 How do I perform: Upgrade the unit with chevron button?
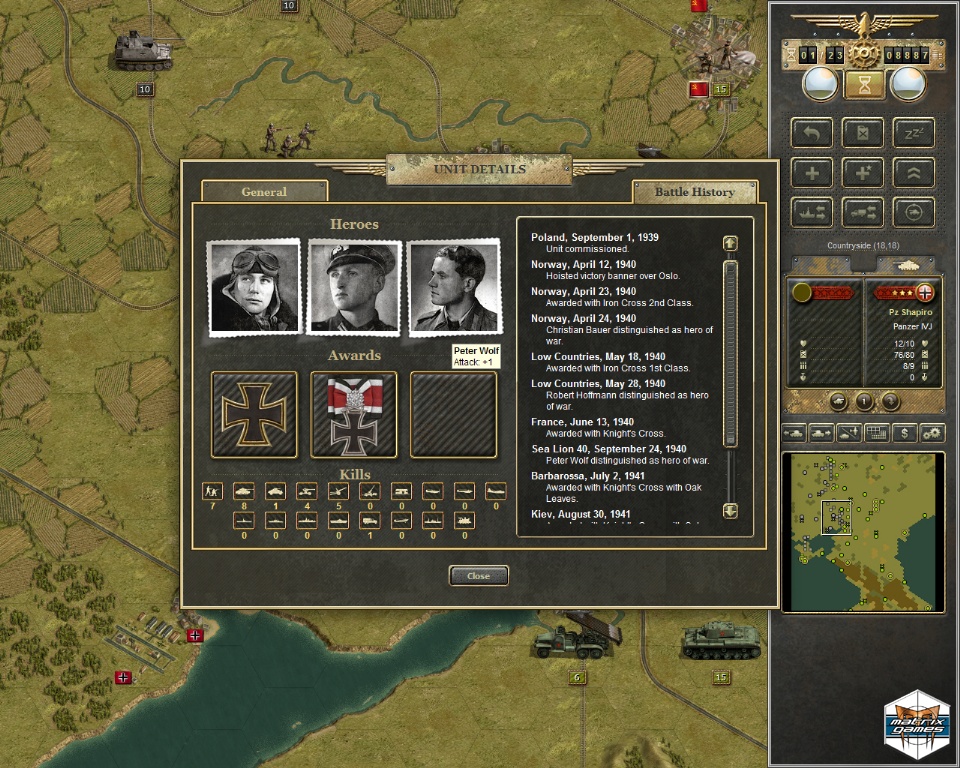point(914,172)
